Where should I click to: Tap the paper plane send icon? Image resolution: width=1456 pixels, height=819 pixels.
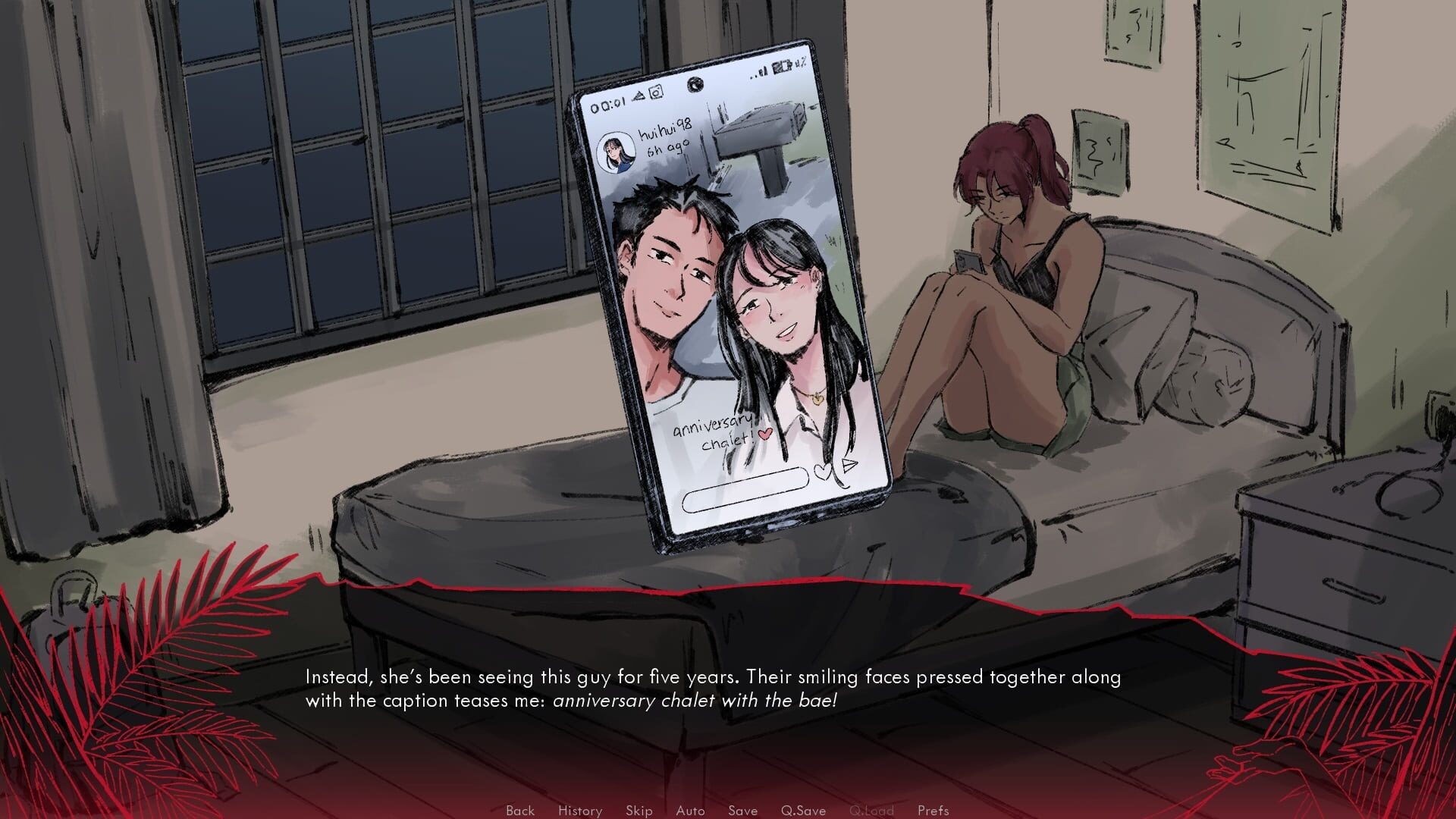coord(849,466)
